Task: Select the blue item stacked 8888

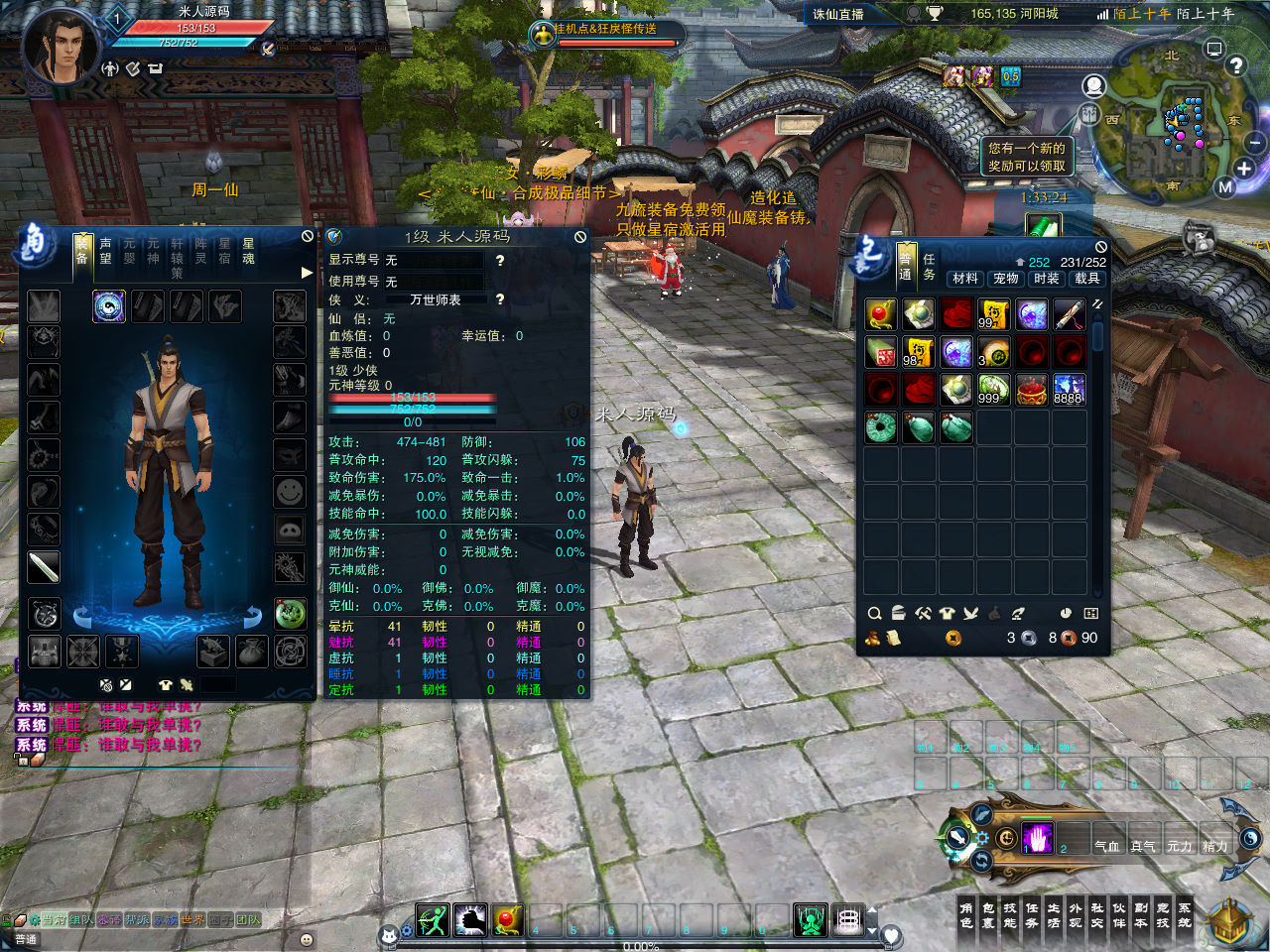Action: [x=1069, y=390]
